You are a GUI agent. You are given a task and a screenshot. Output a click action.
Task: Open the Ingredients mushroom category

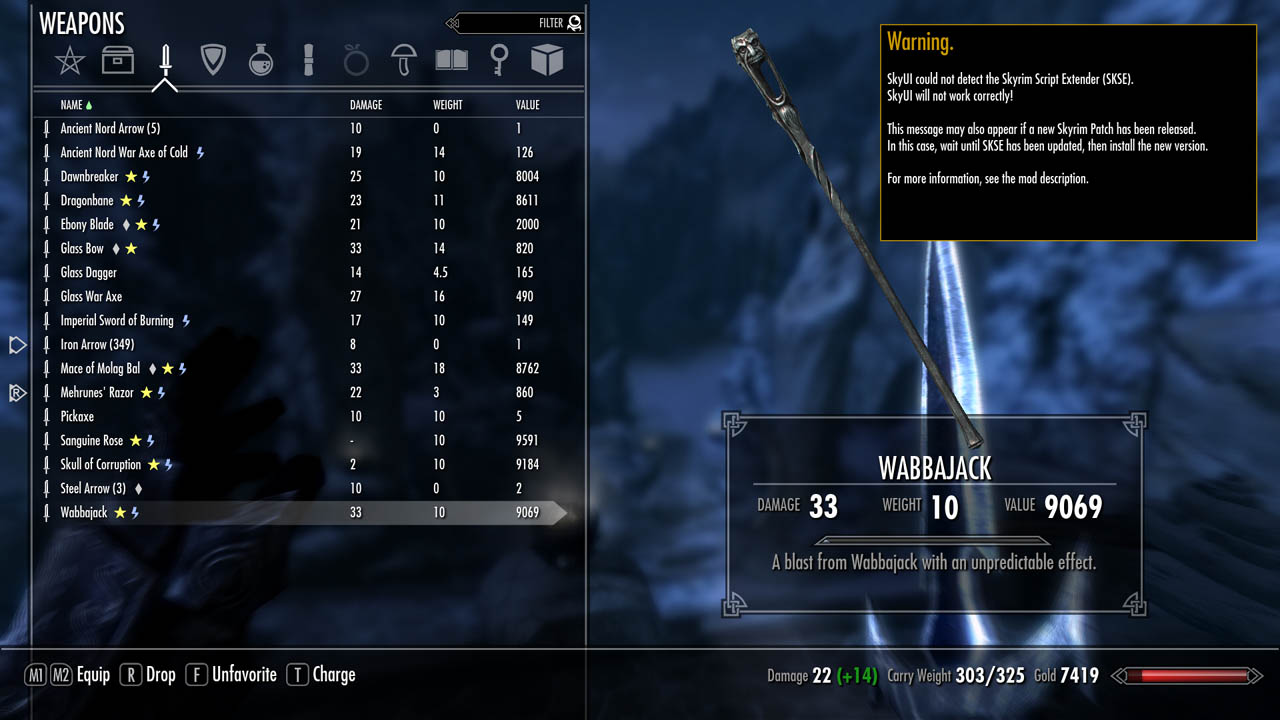click(404, 61)
